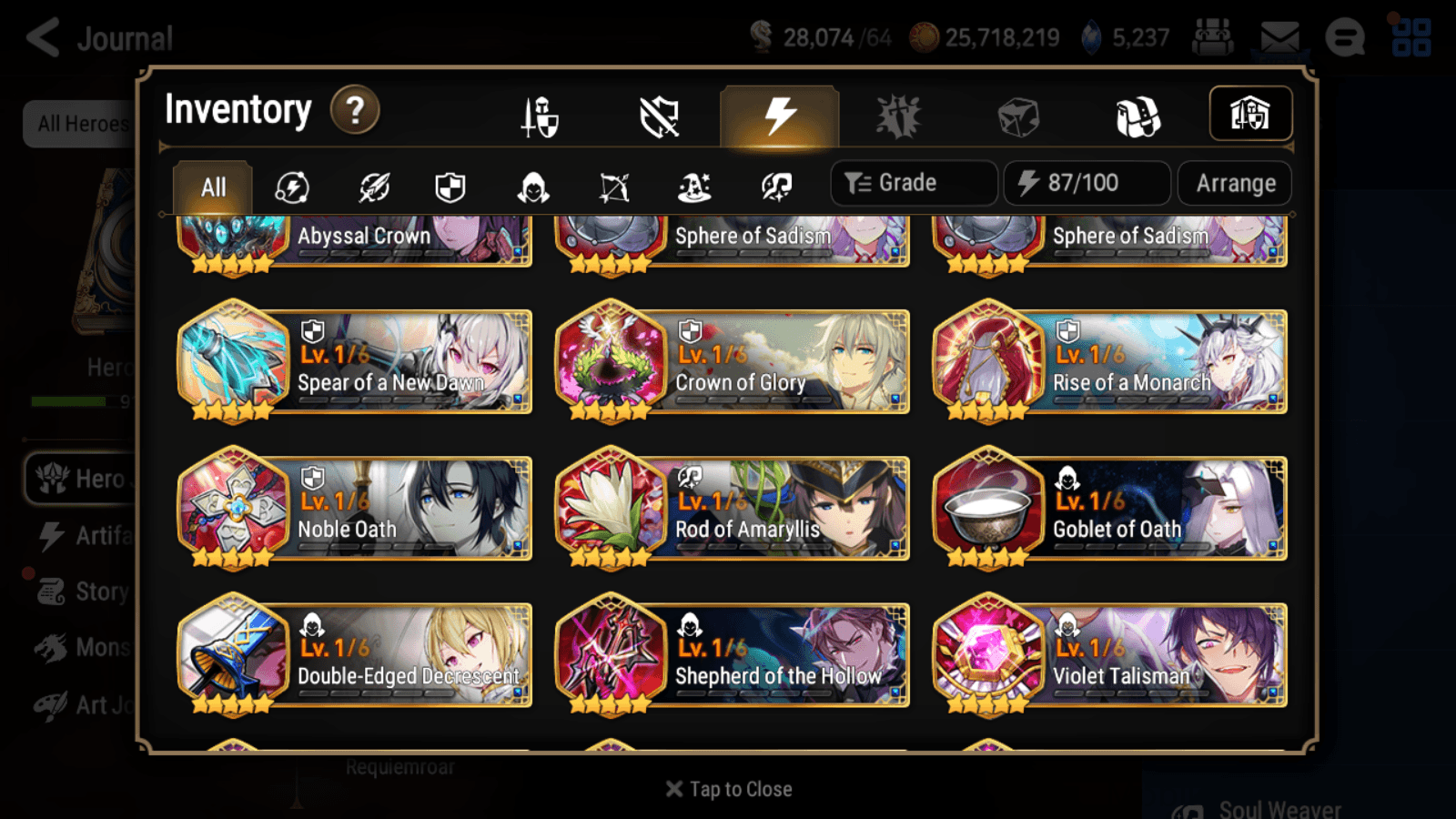This screenshot has width=1456, height=819.
Task: Open the Inventory help question mark
Action: pos(355,109)
